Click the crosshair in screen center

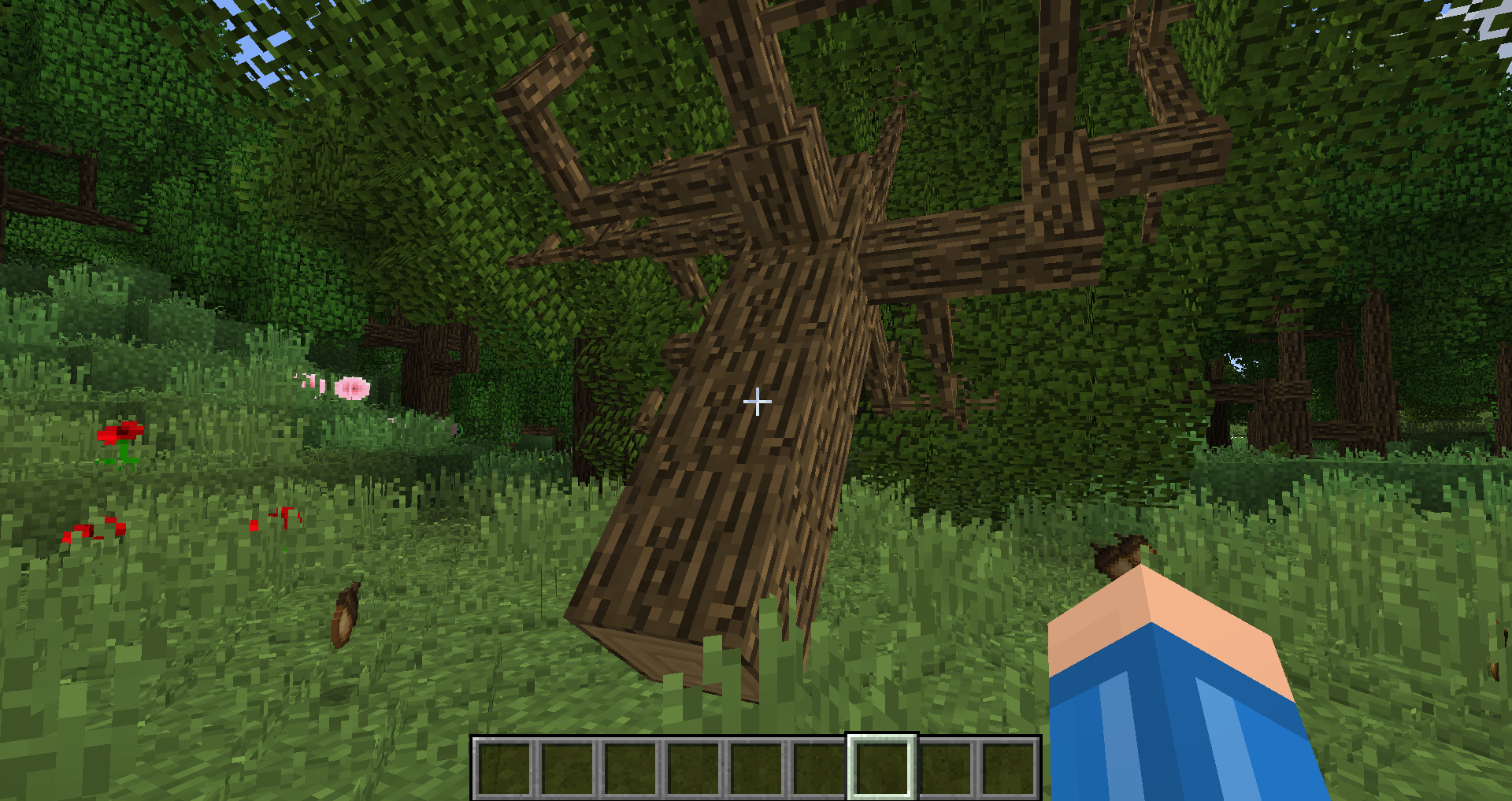pos(756,402)
